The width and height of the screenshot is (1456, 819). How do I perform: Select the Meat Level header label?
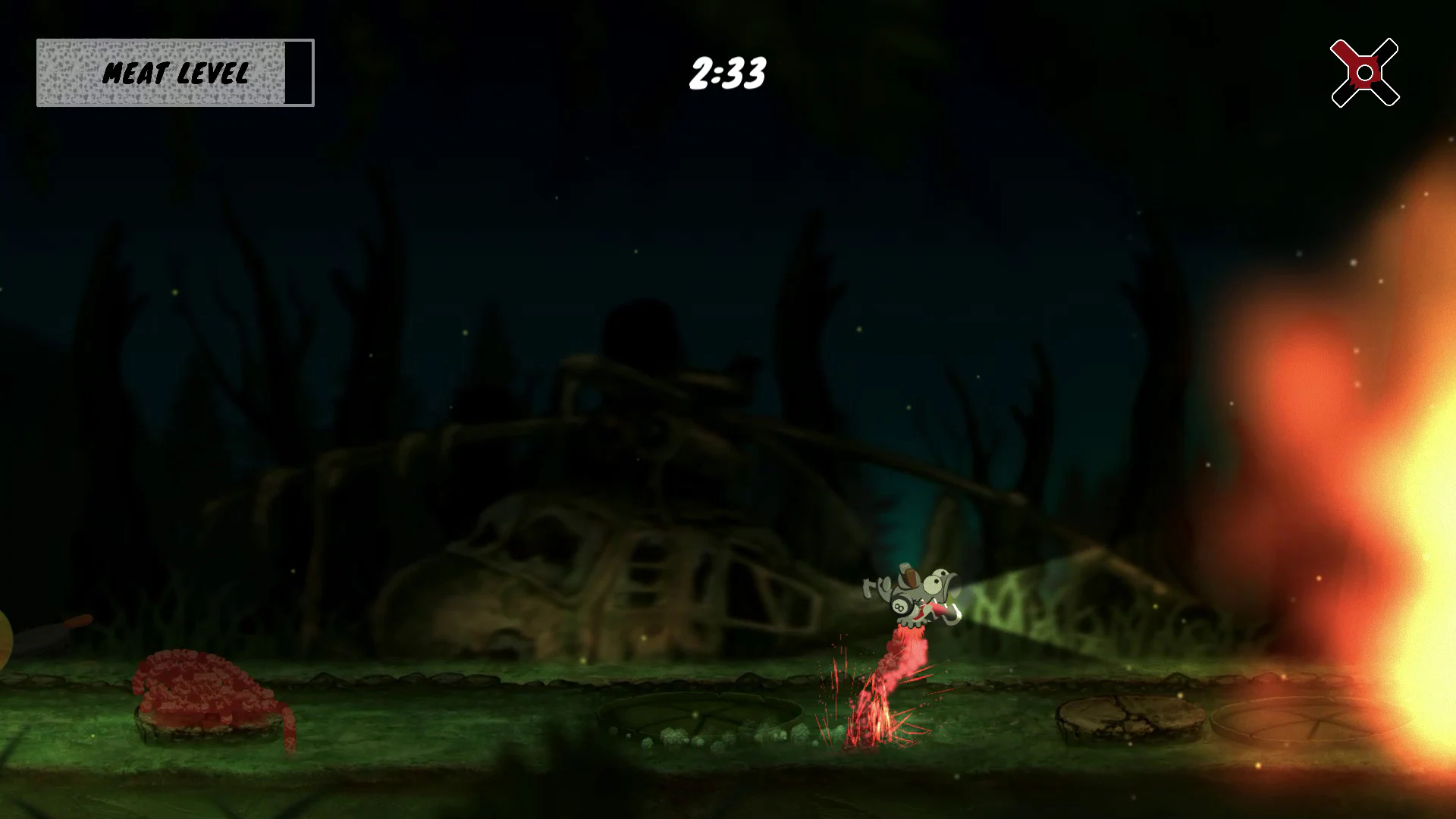click(176, 74)
